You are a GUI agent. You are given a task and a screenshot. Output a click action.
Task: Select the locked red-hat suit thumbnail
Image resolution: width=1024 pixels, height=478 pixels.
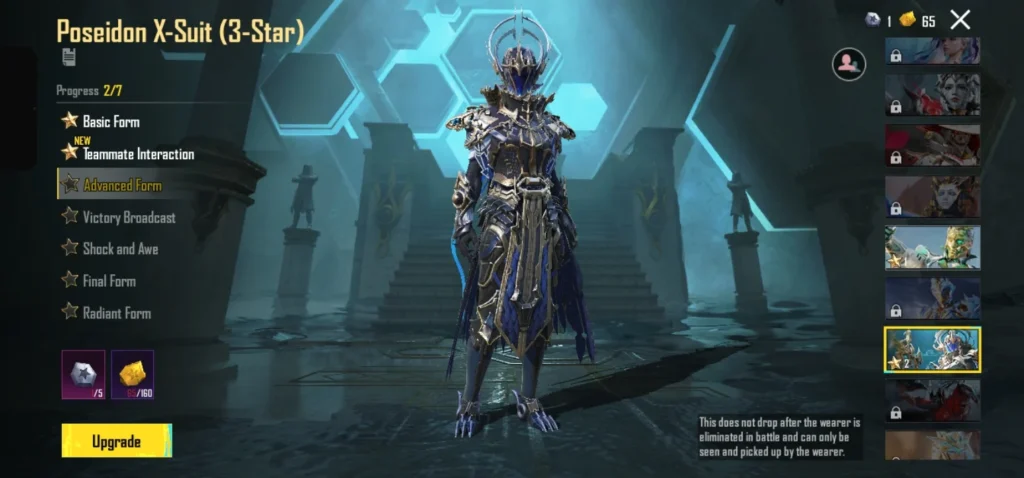pyautogui.click(x=932, y=145)
